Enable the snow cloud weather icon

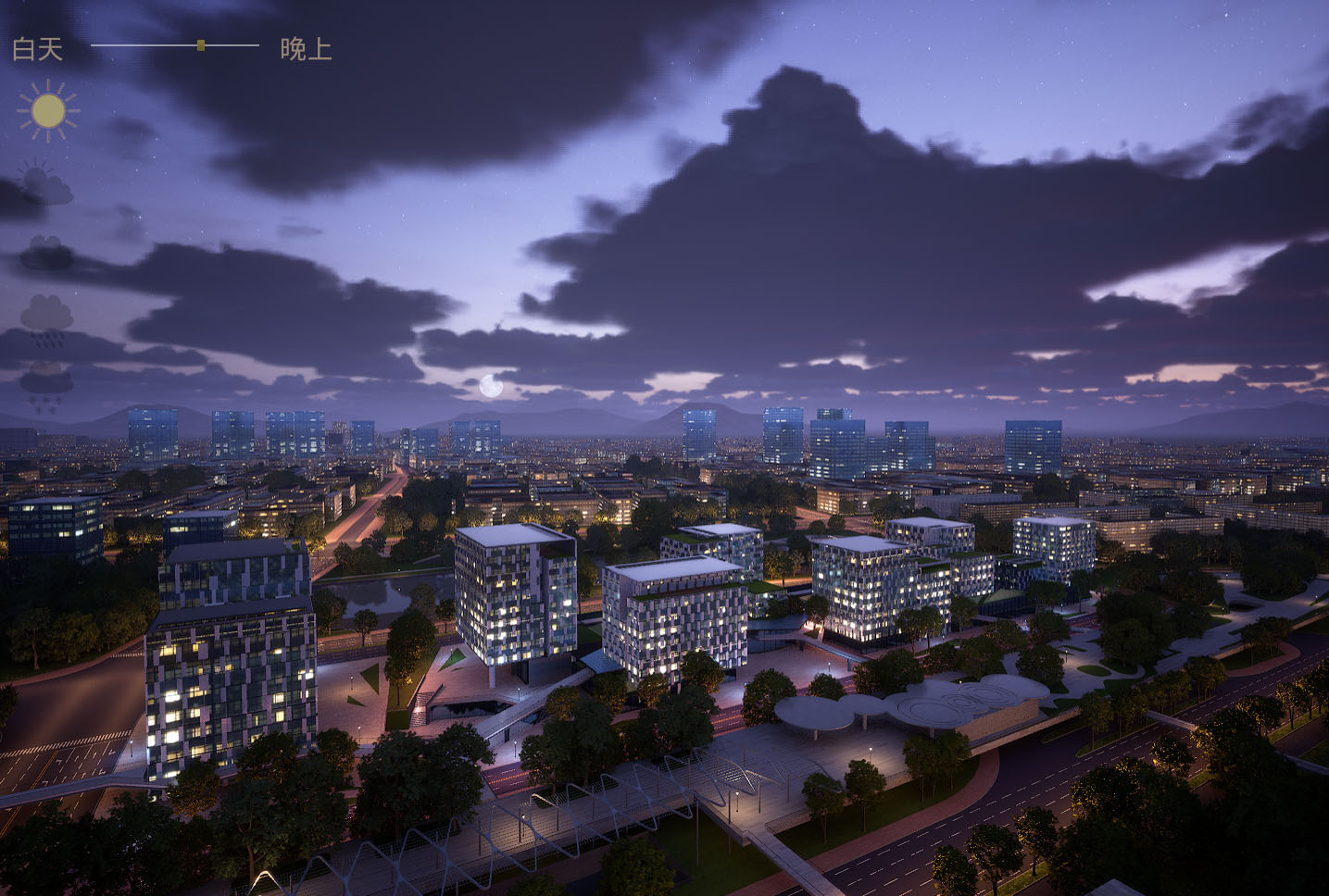[46, 386]
